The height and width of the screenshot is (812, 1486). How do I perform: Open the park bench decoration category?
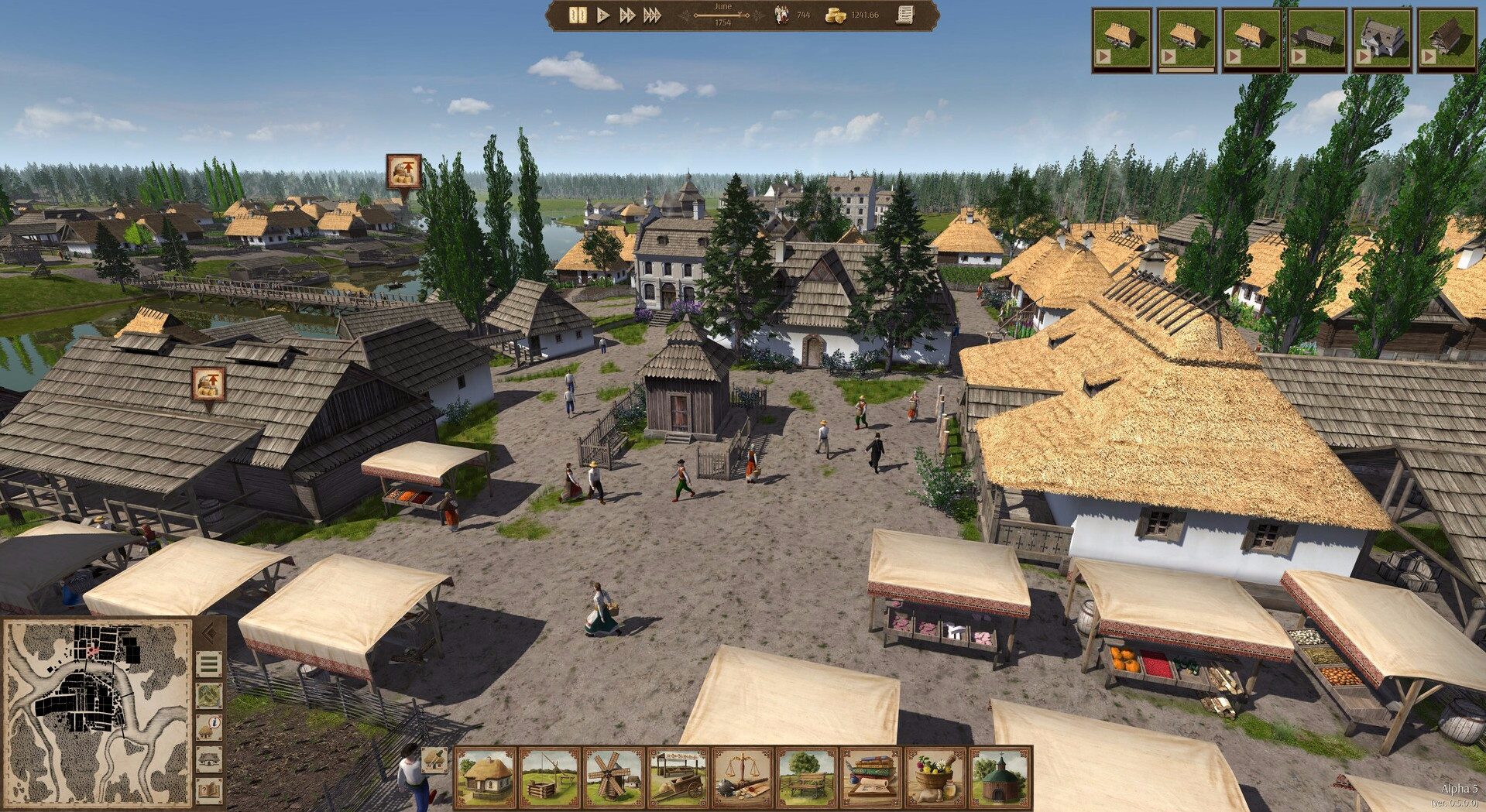[x=807, y=777]
